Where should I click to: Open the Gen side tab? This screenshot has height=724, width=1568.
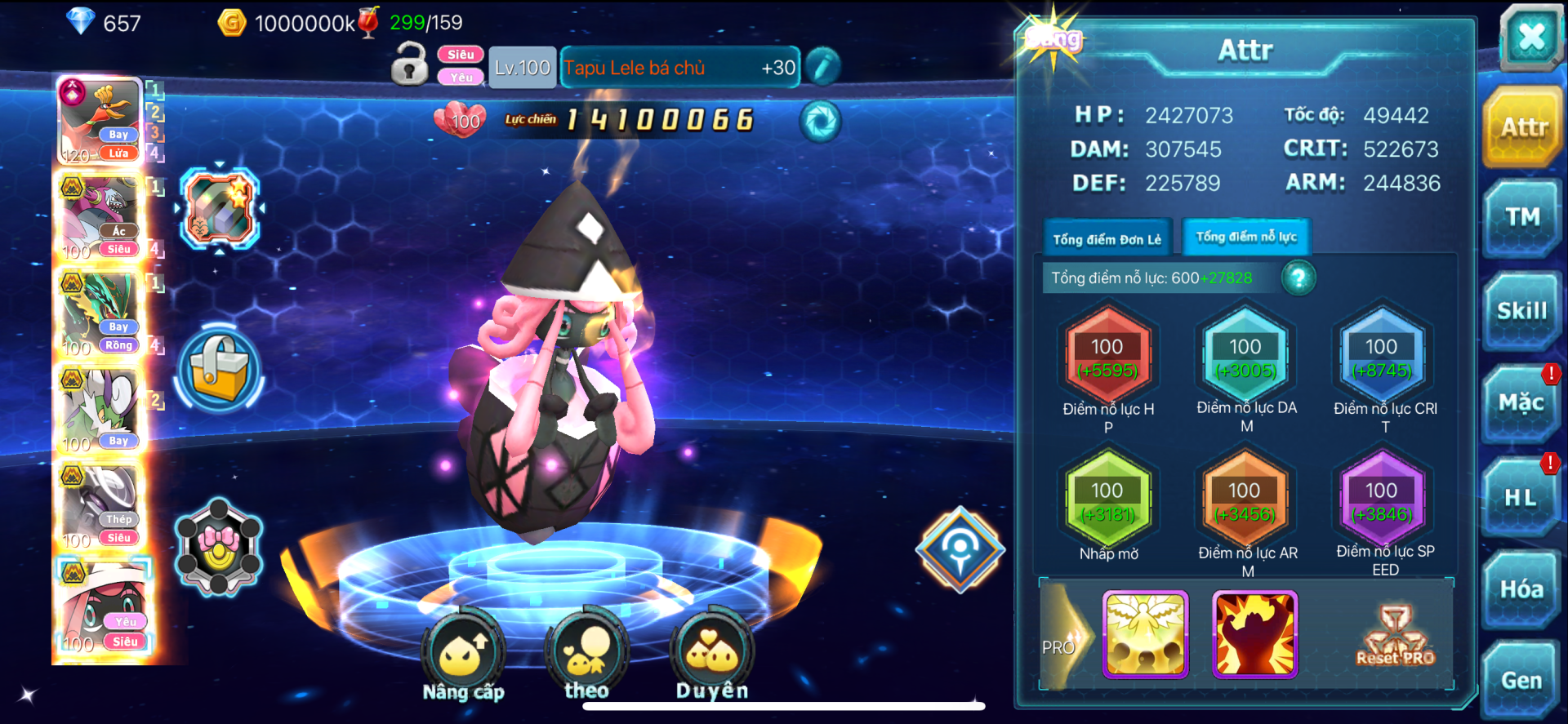[x=1521, y=681]
